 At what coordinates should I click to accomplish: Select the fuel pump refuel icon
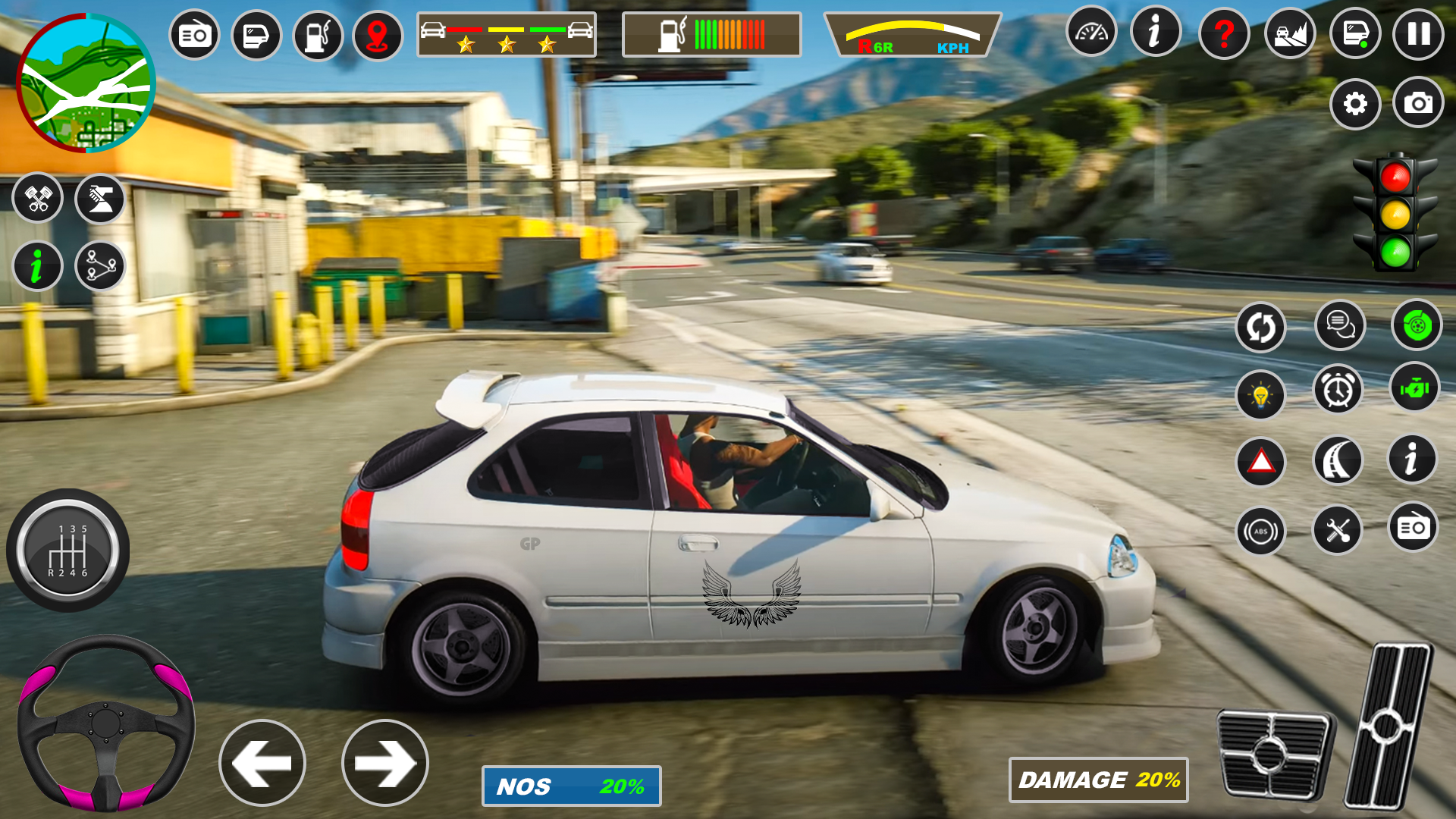coord(317,34)
